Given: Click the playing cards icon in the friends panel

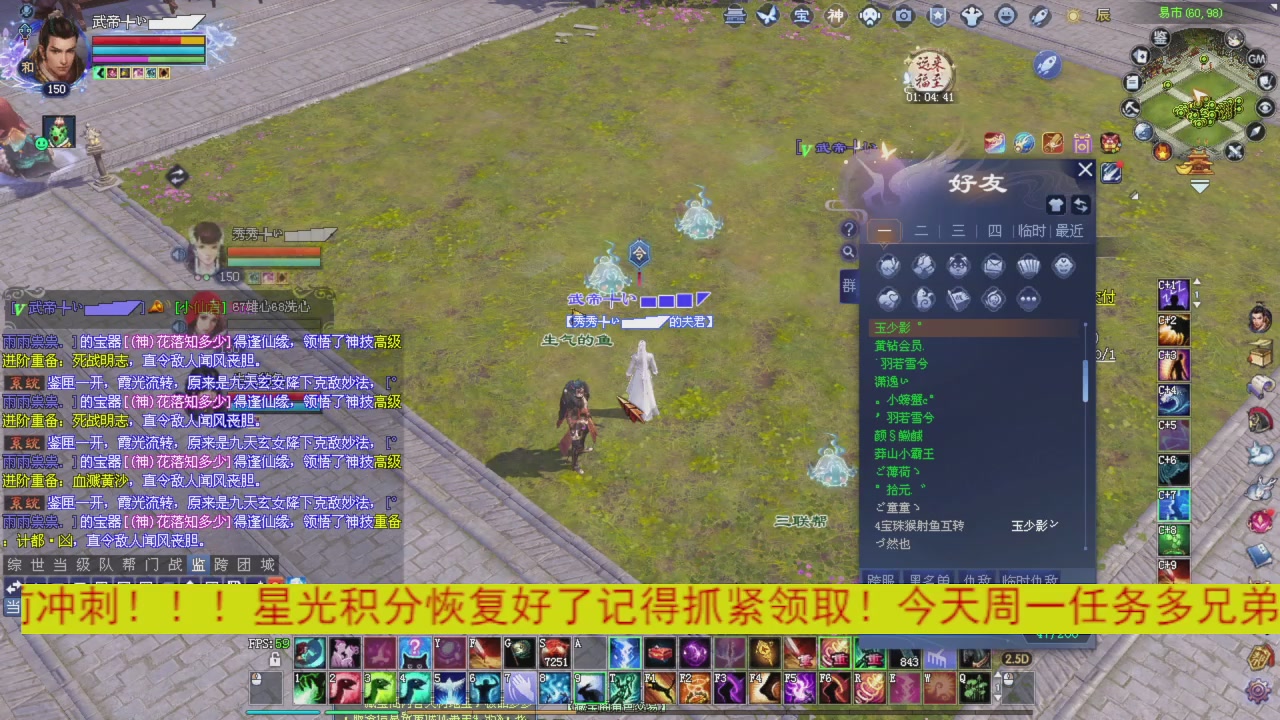Looking at the screenshot, I should tap(1028, 264).
